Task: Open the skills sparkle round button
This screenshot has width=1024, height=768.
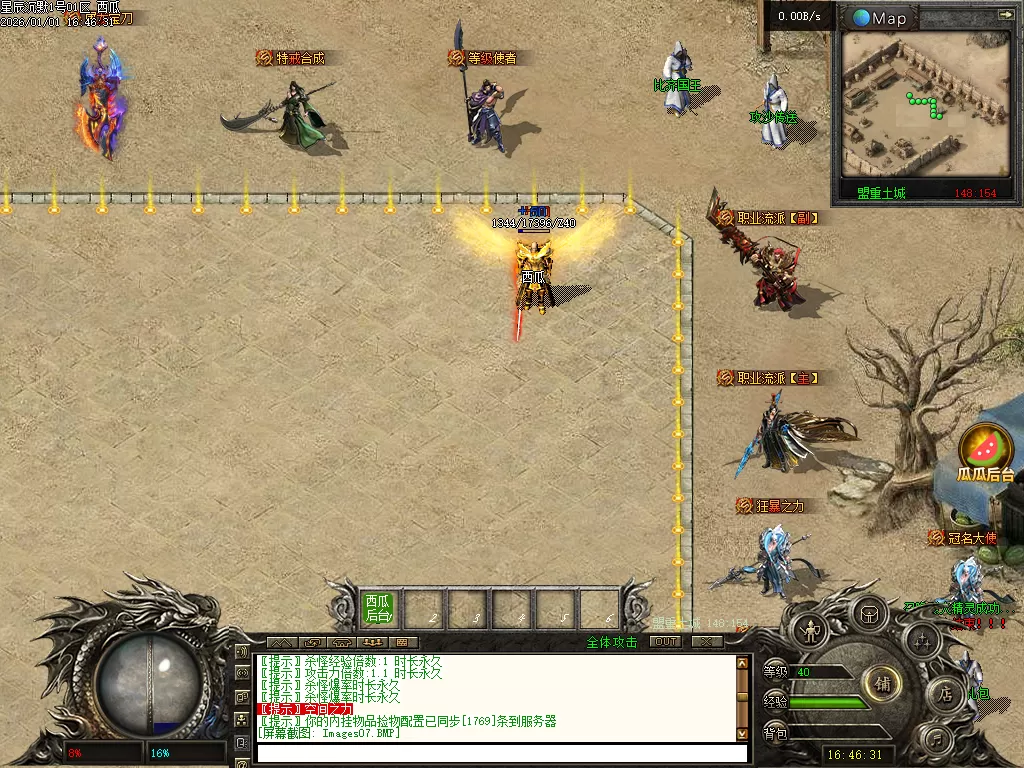Action: coord(921,640)
